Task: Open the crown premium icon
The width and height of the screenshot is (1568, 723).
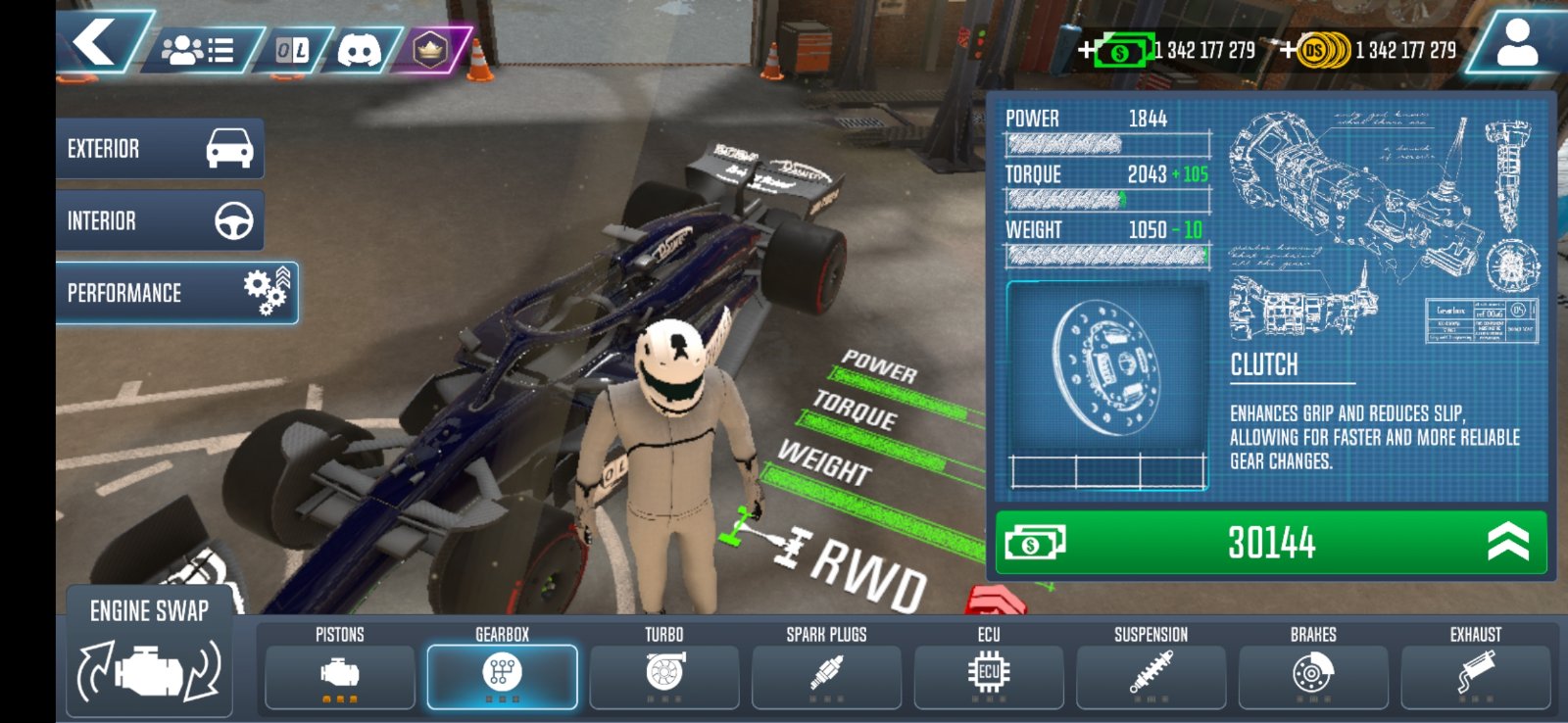Action: [x=429, y=50]
